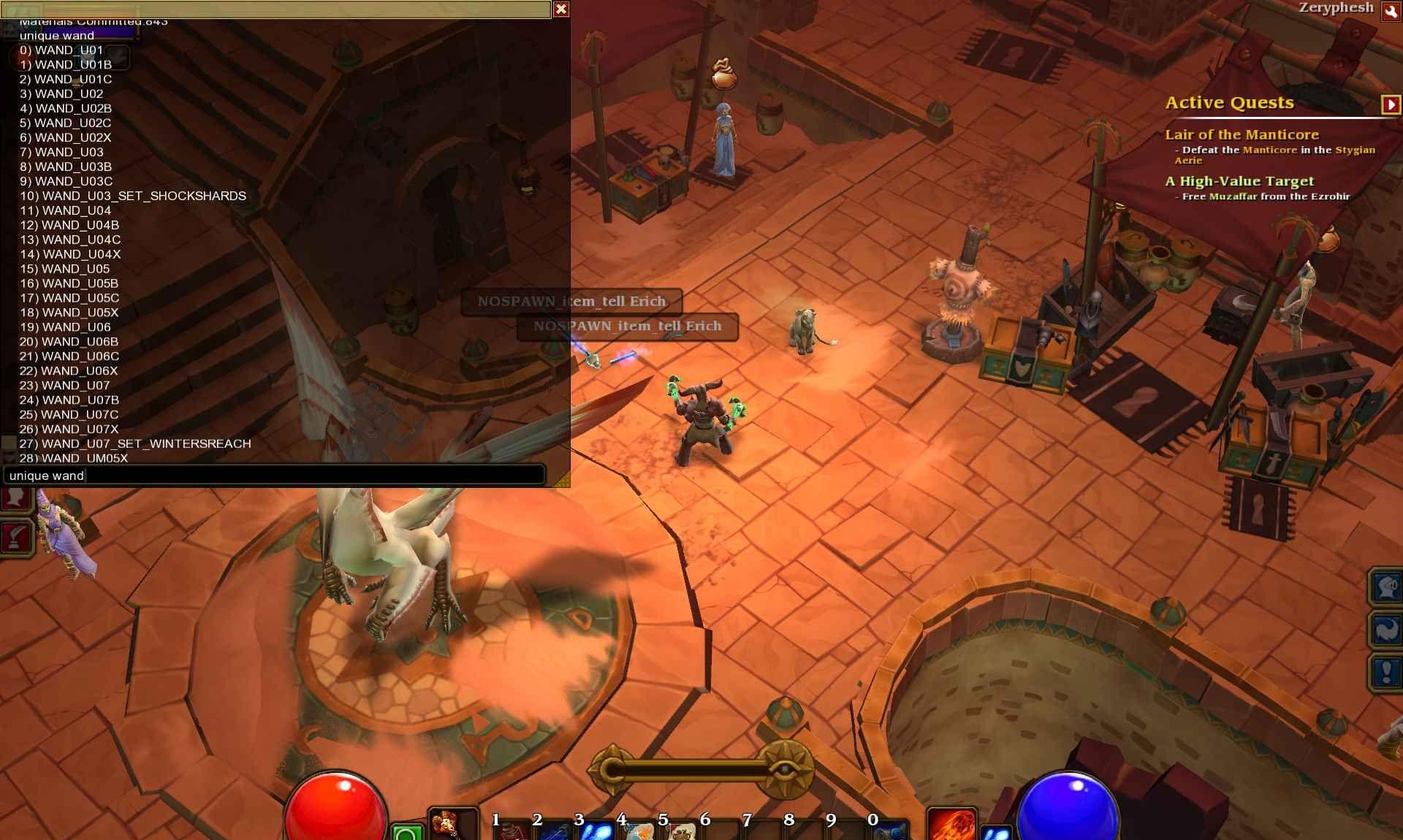The width and height of the screenshot is (1403, 840).
Task: Use the scroll in hotbar slot 4
Action: [639, 831]
